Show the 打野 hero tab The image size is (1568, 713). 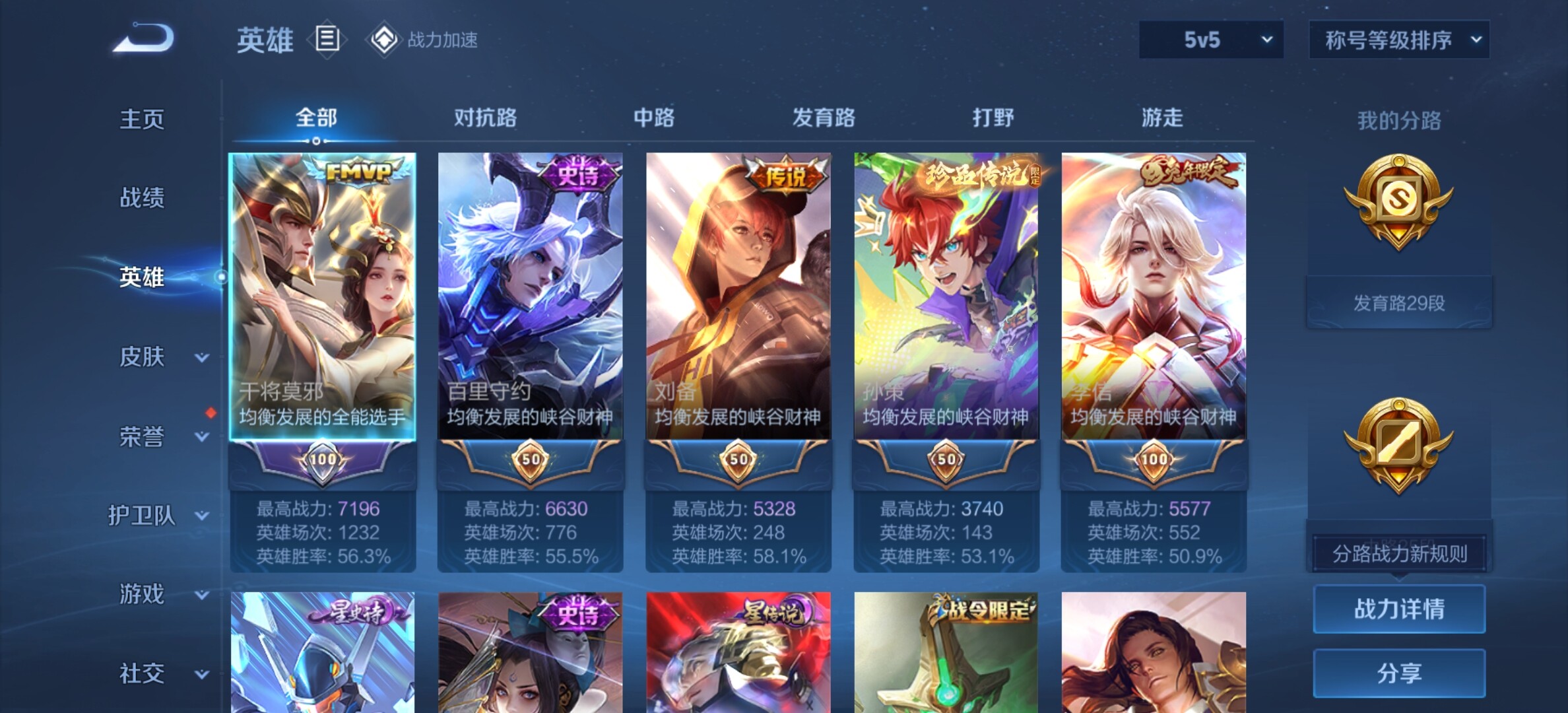[993, 118]
